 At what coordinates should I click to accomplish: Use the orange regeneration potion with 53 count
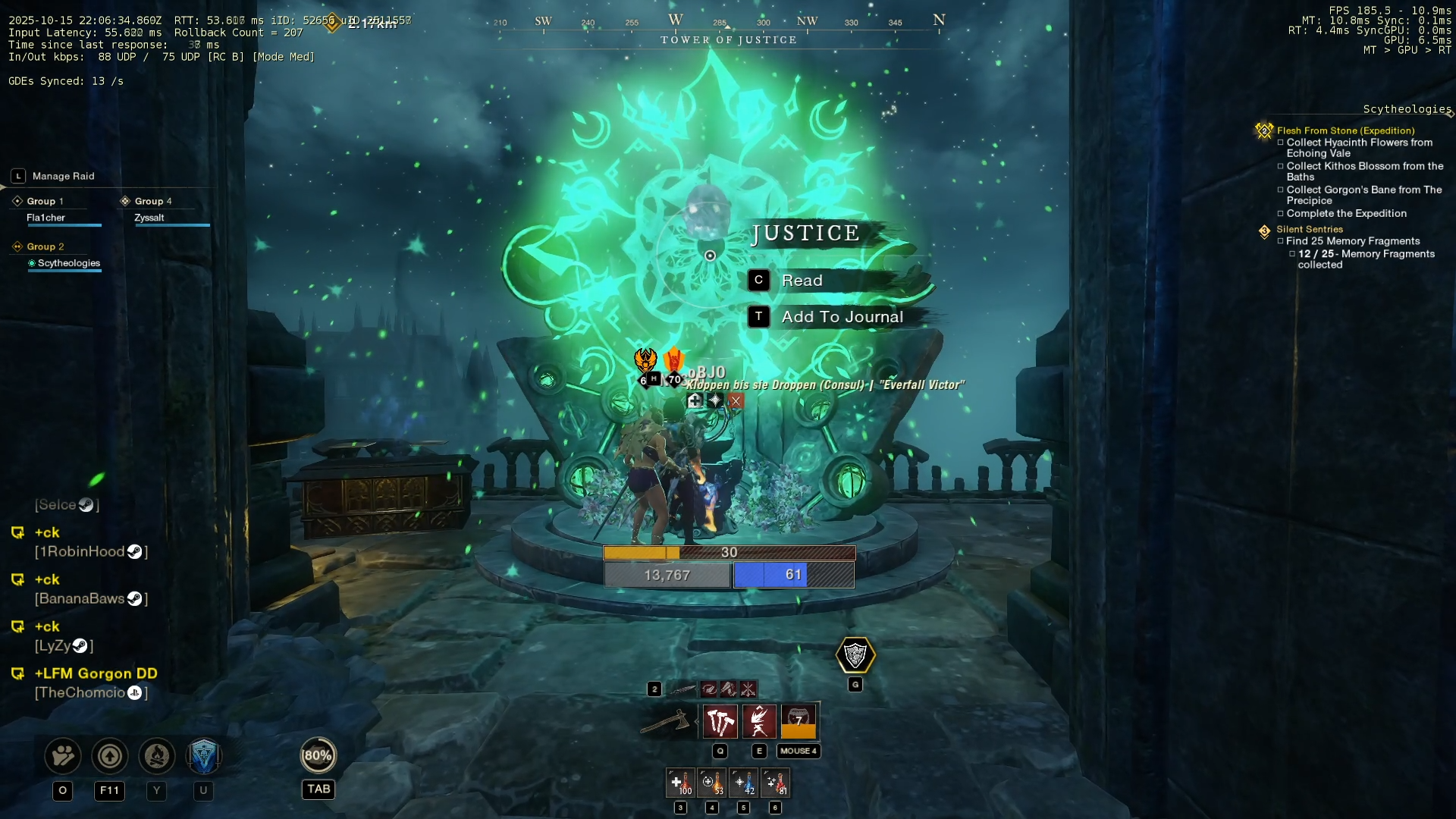712,783
